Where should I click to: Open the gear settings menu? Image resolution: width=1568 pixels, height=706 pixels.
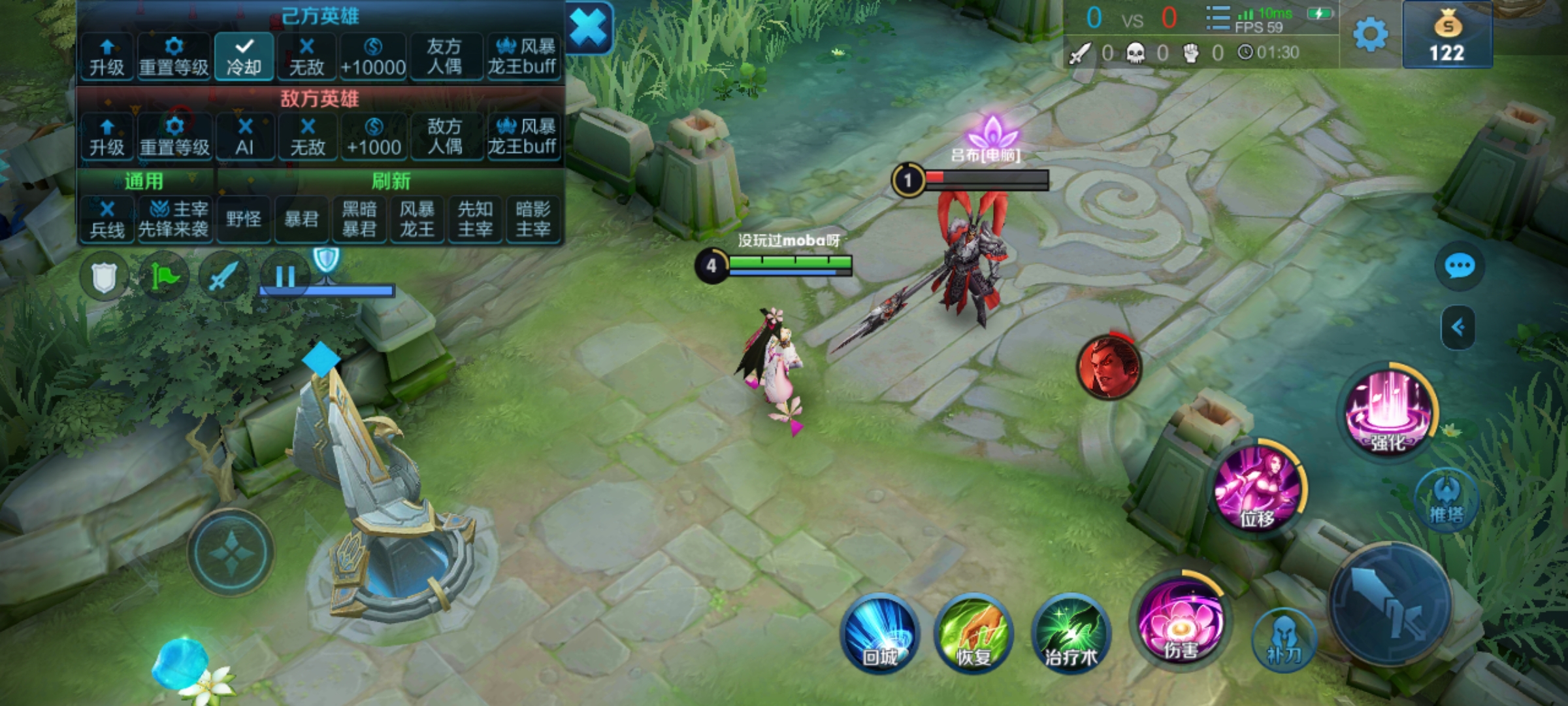pyautogui.click(x=1370, y=34)
